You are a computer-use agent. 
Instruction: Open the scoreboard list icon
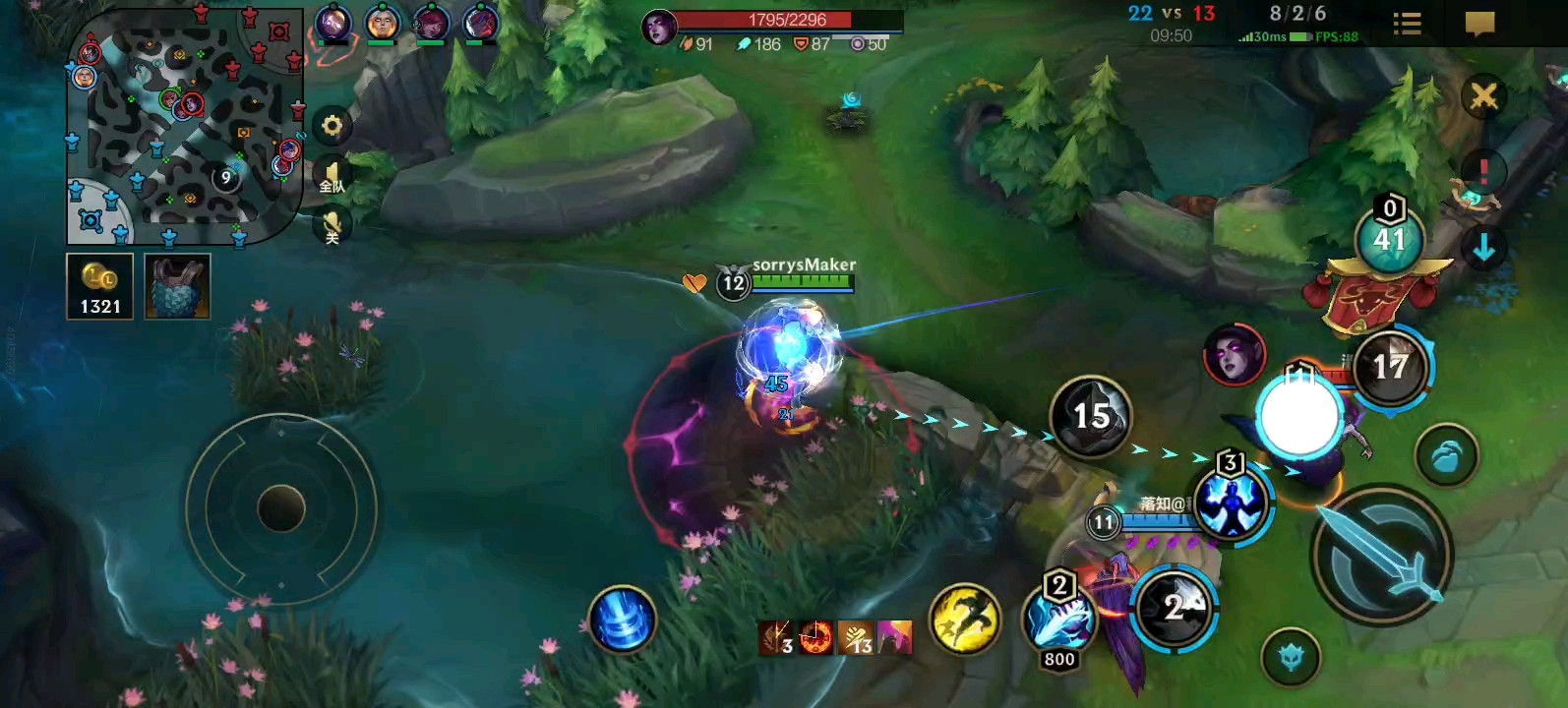[x=1407, y=24]
